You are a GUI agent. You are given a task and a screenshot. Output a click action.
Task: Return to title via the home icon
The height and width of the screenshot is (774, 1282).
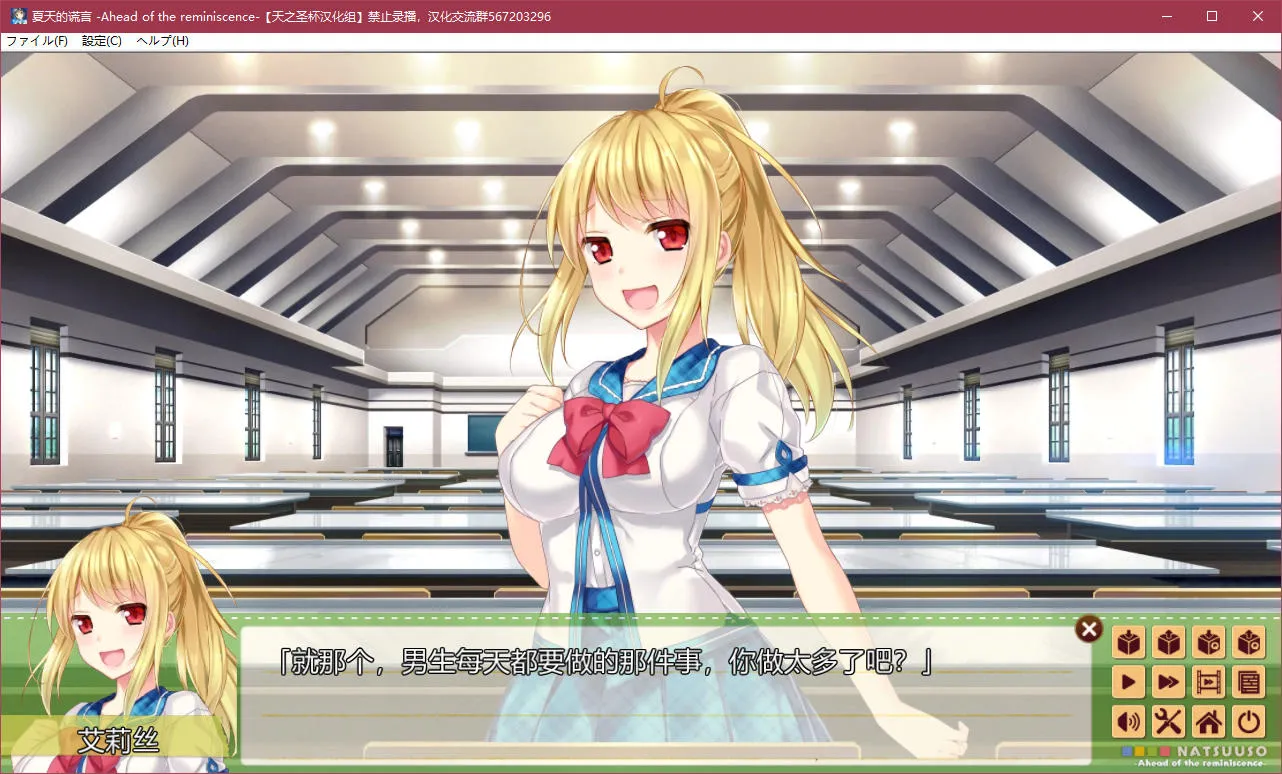pos(1208,722)
